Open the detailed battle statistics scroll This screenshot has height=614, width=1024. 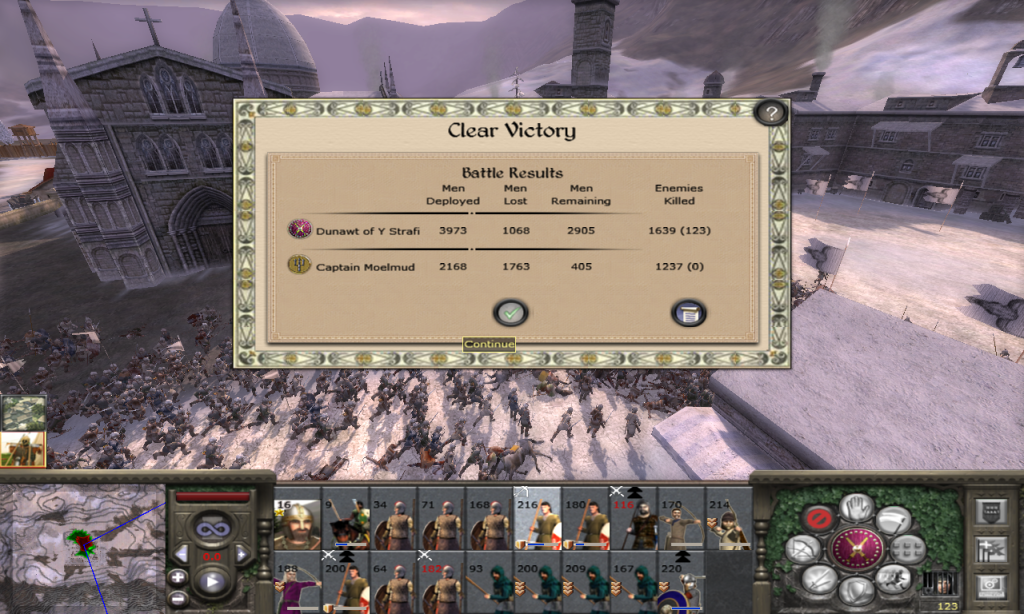point(688,313)
